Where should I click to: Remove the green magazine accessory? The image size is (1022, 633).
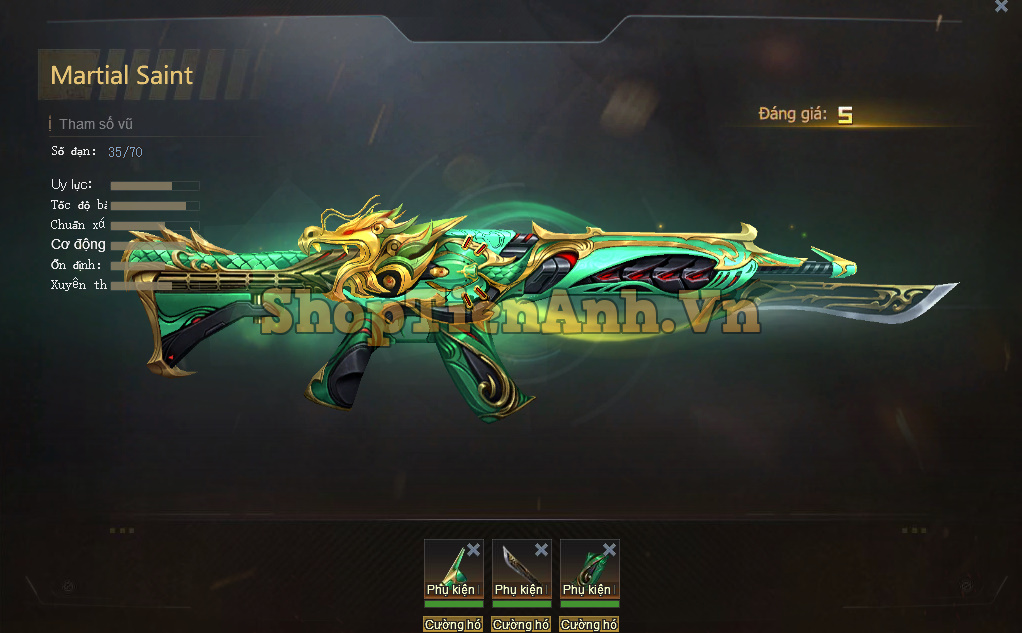pos(609,550)
